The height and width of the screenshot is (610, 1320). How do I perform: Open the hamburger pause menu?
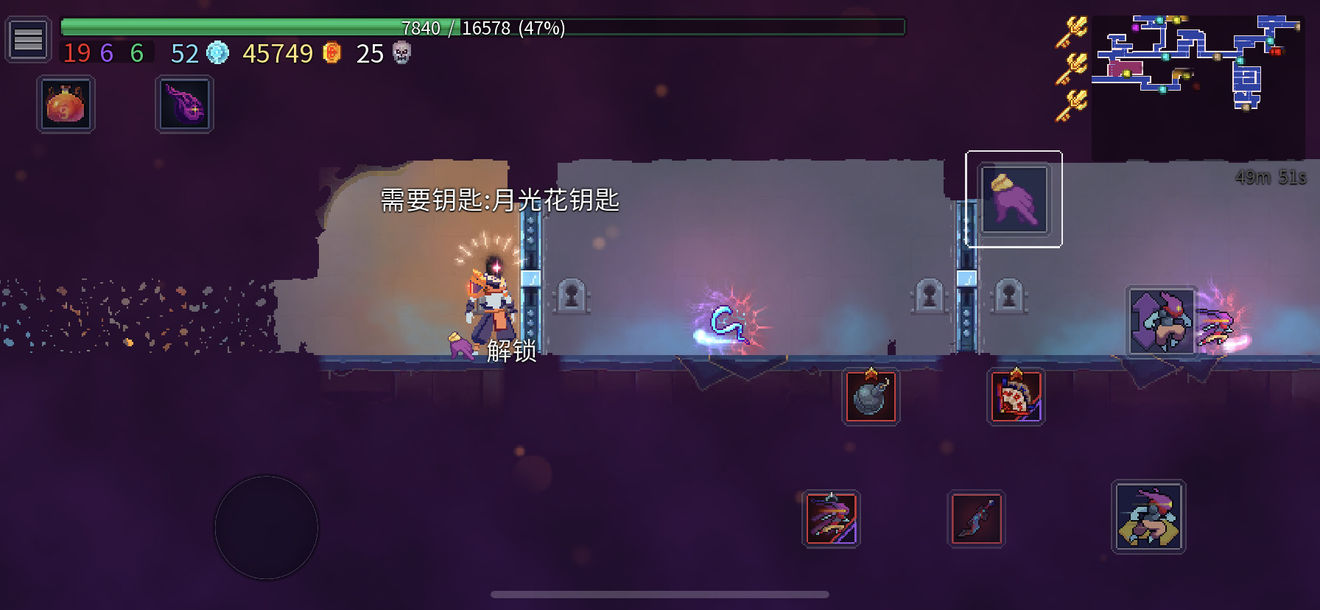[28, 40]
